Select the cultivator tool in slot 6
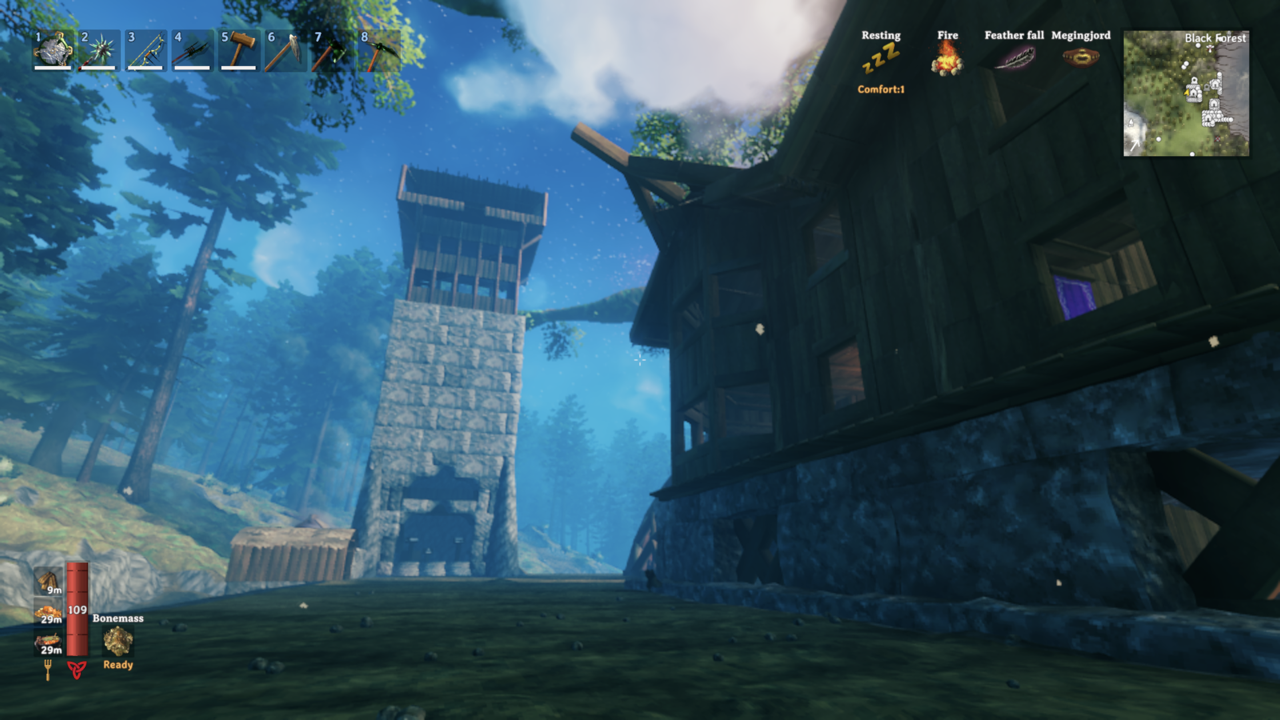 (284, 50)
